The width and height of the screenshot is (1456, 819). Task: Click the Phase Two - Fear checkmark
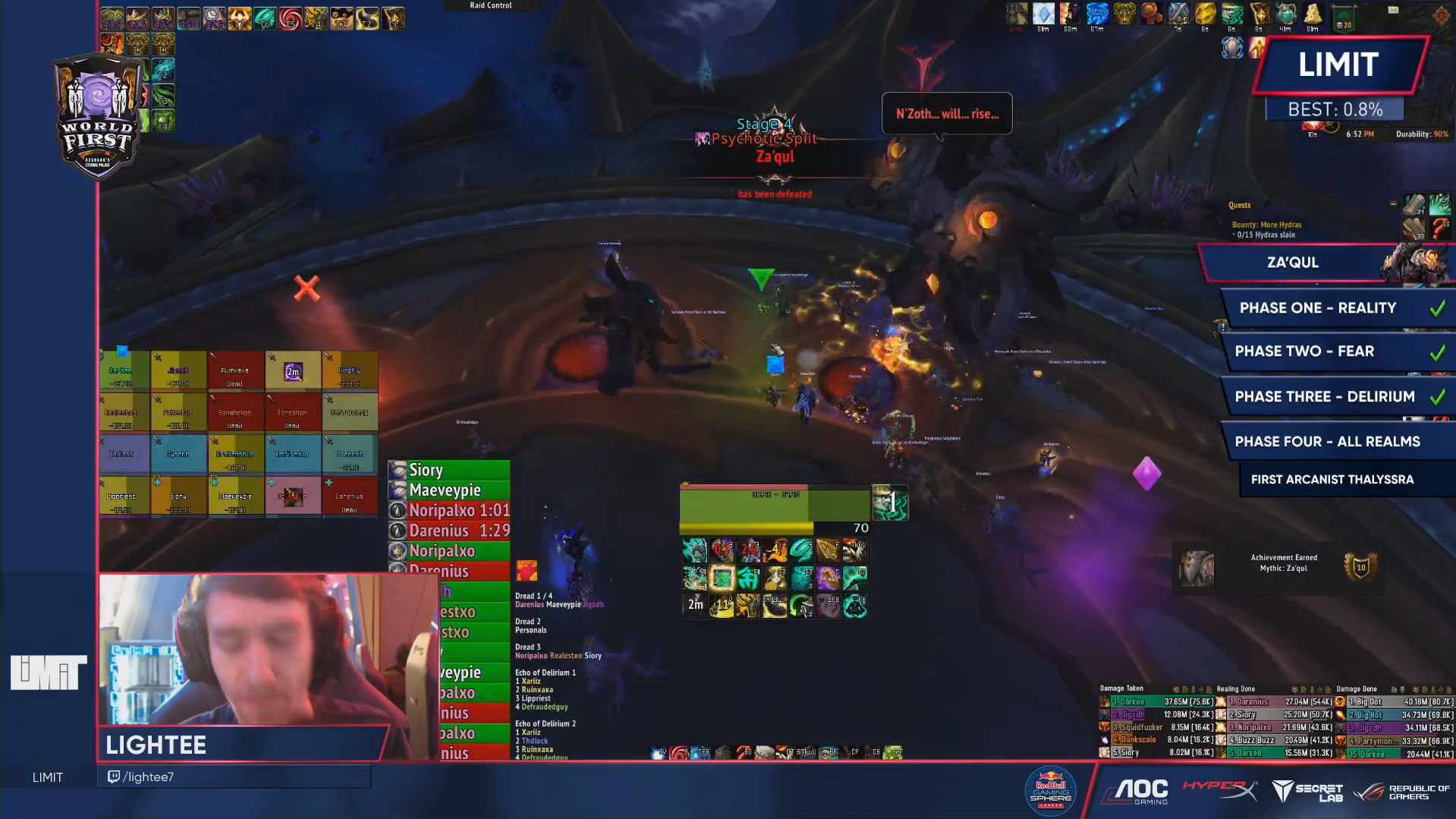(x=1437, y=351)
